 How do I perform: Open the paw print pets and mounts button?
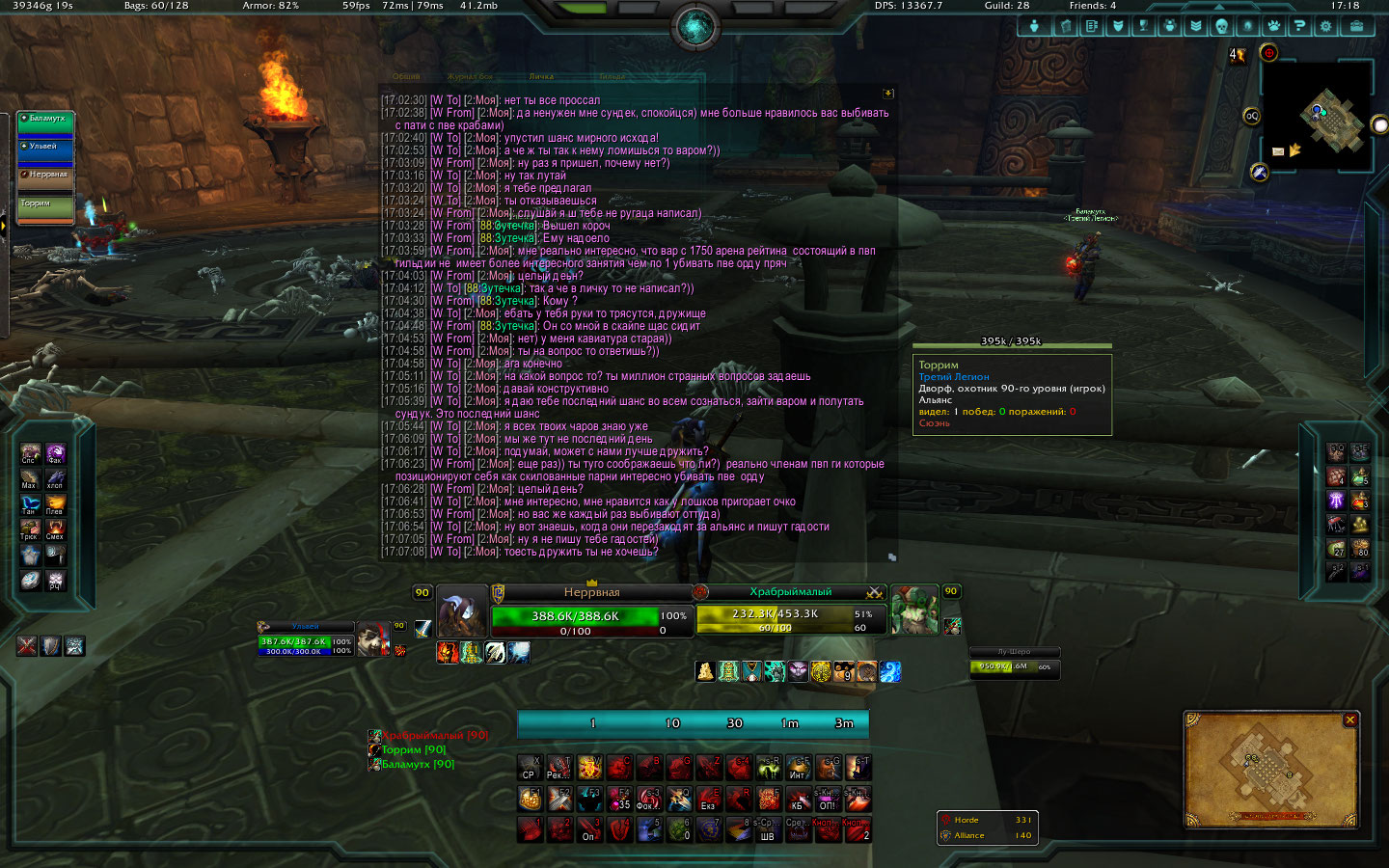pos(1273,26)
